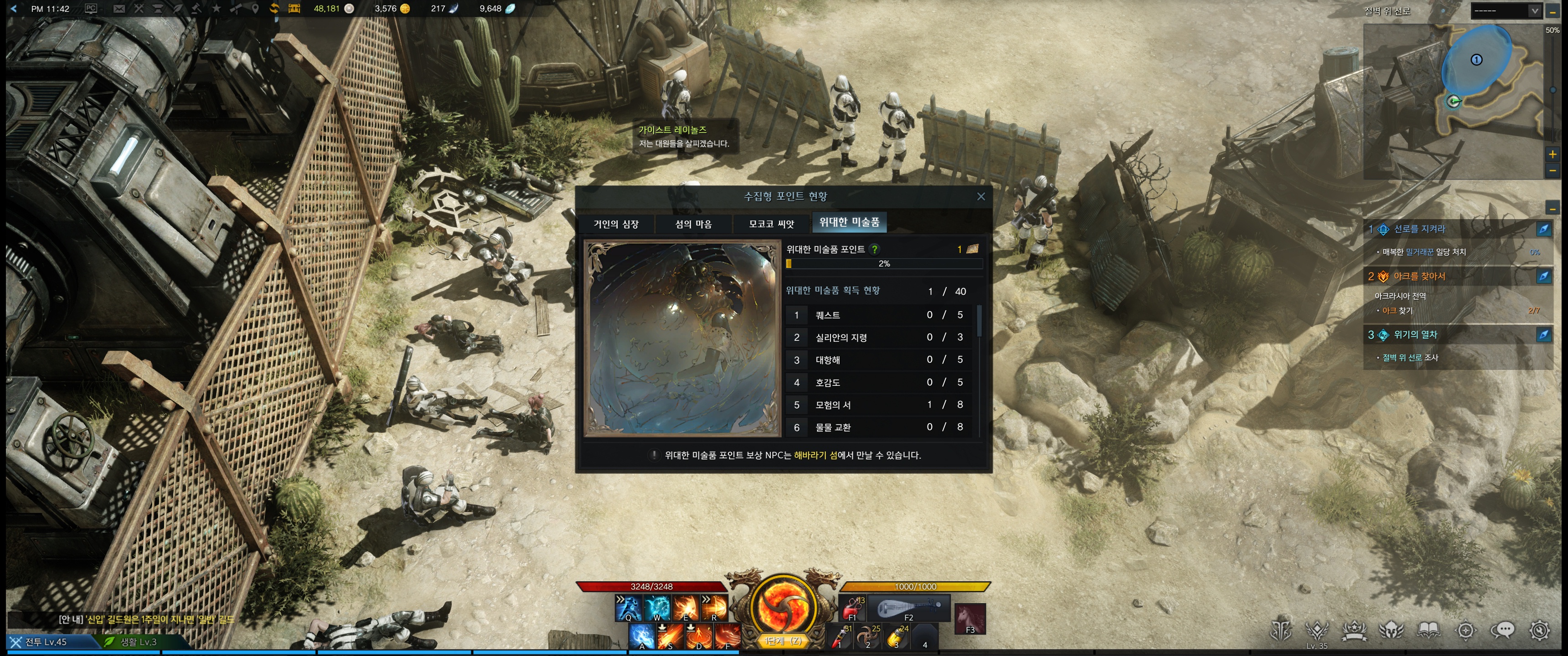Open the 섬의 마음 tab

[x=693, y=224]
